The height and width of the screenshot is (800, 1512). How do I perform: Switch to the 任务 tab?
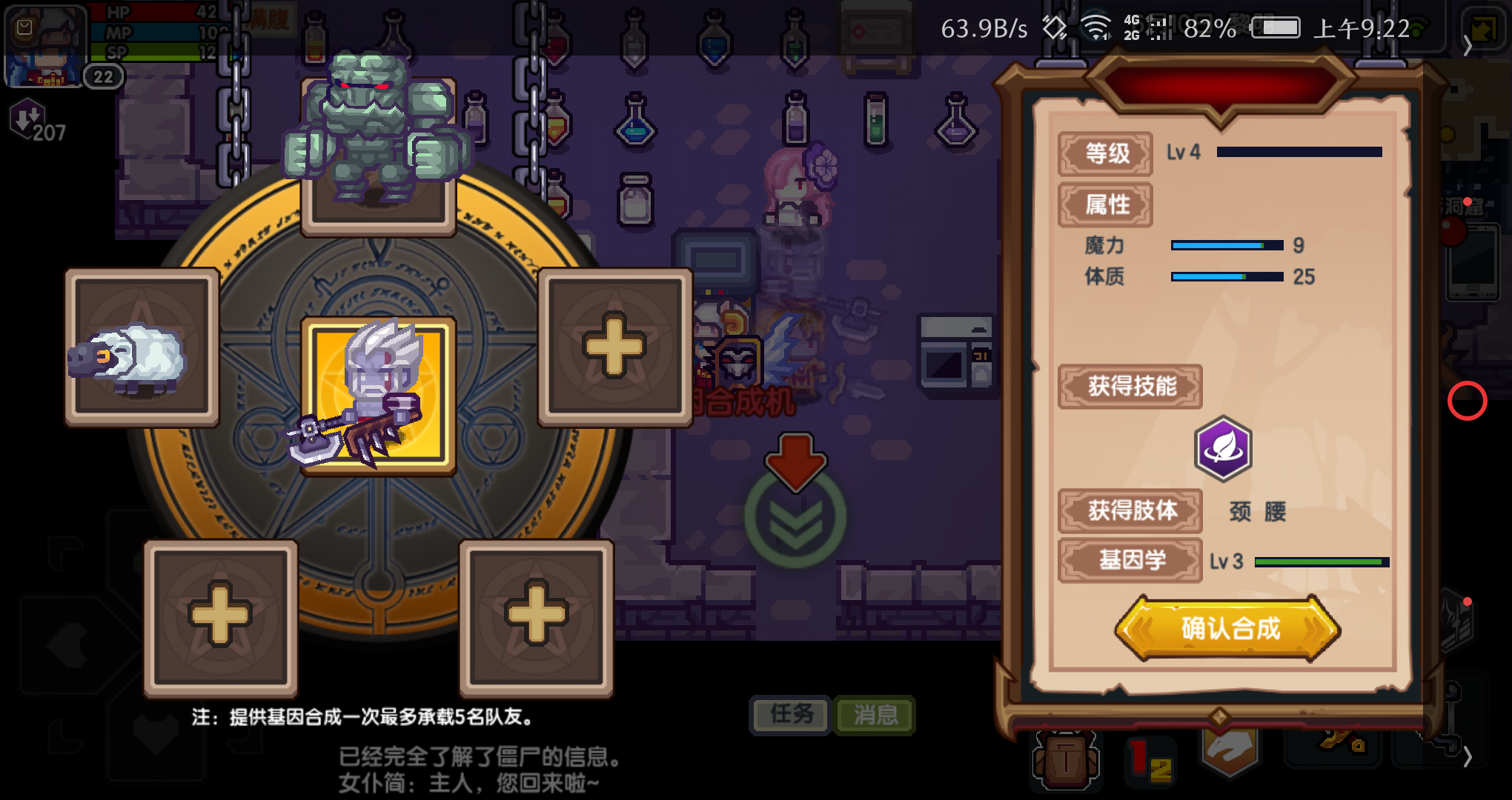[790, 715]
